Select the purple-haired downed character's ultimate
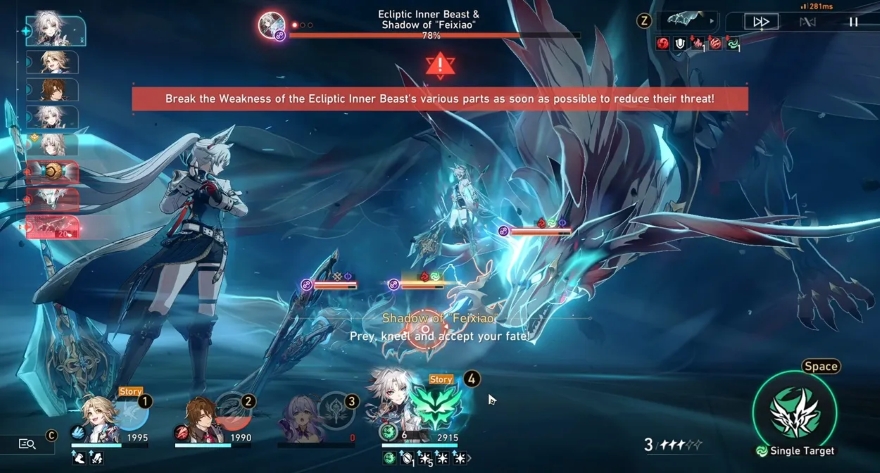This screenshot has width=880, height=473. (x=333, y=411)
